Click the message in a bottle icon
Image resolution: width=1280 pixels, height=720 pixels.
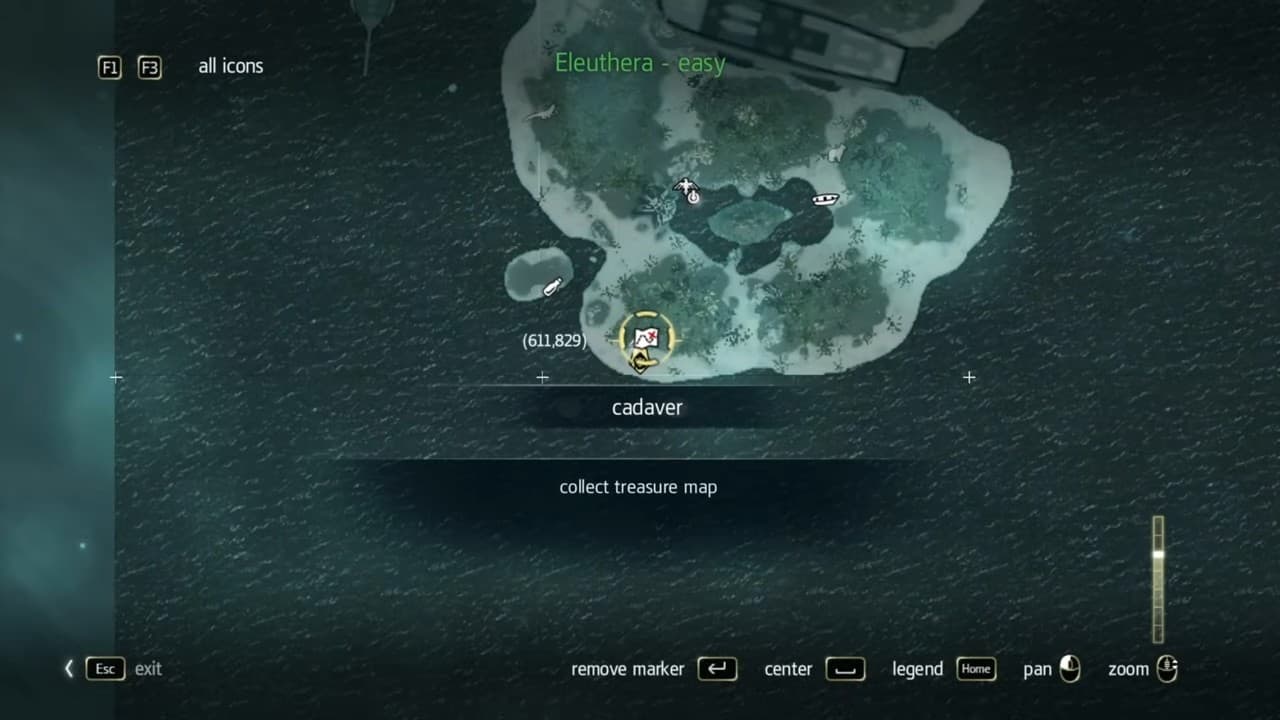pos(552,287)
